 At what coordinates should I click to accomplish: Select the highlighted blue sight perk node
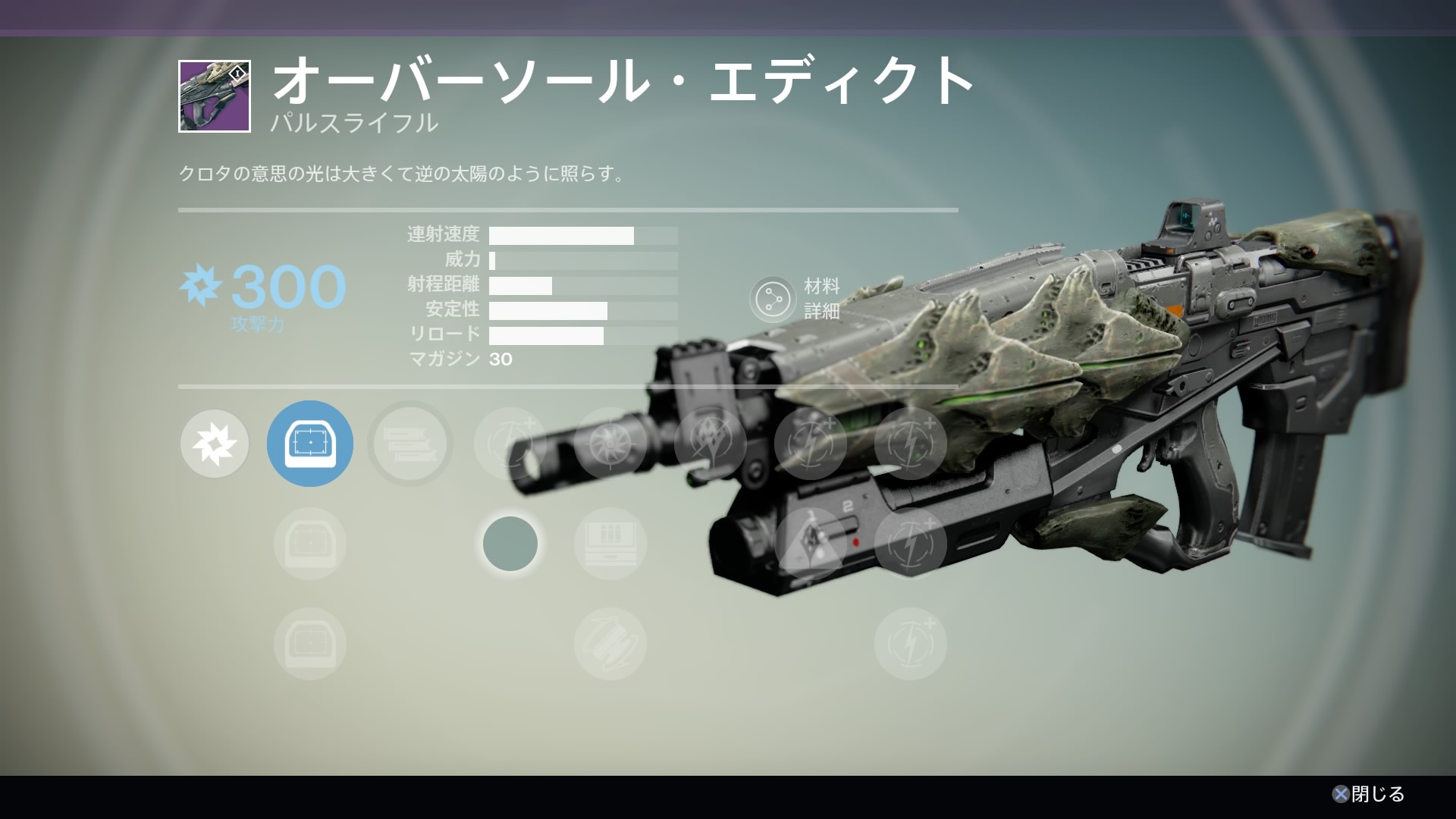310,444
